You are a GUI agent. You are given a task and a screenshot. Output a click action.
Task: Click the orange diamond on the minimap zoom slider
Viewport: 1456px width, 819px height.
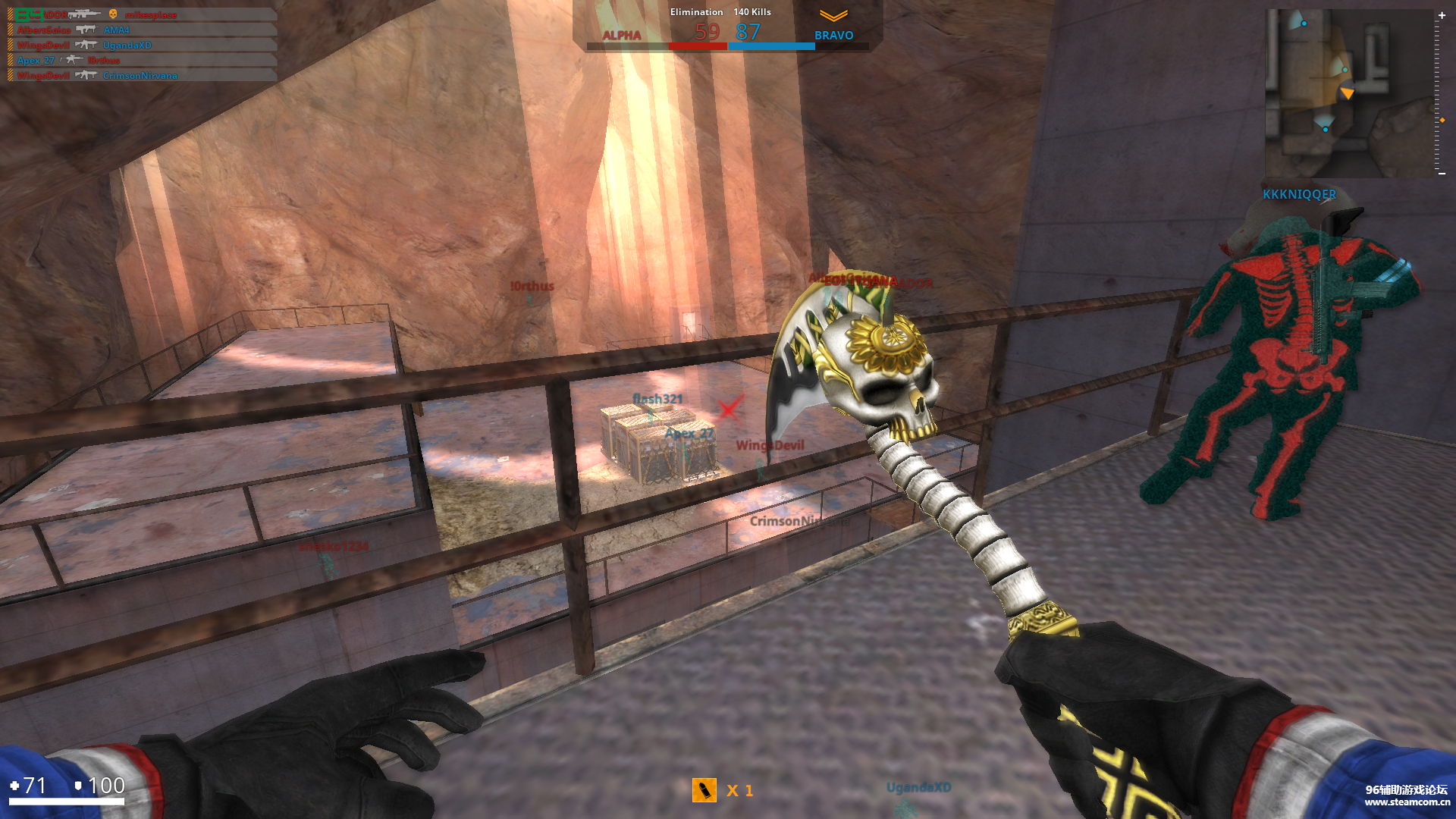1442,120
